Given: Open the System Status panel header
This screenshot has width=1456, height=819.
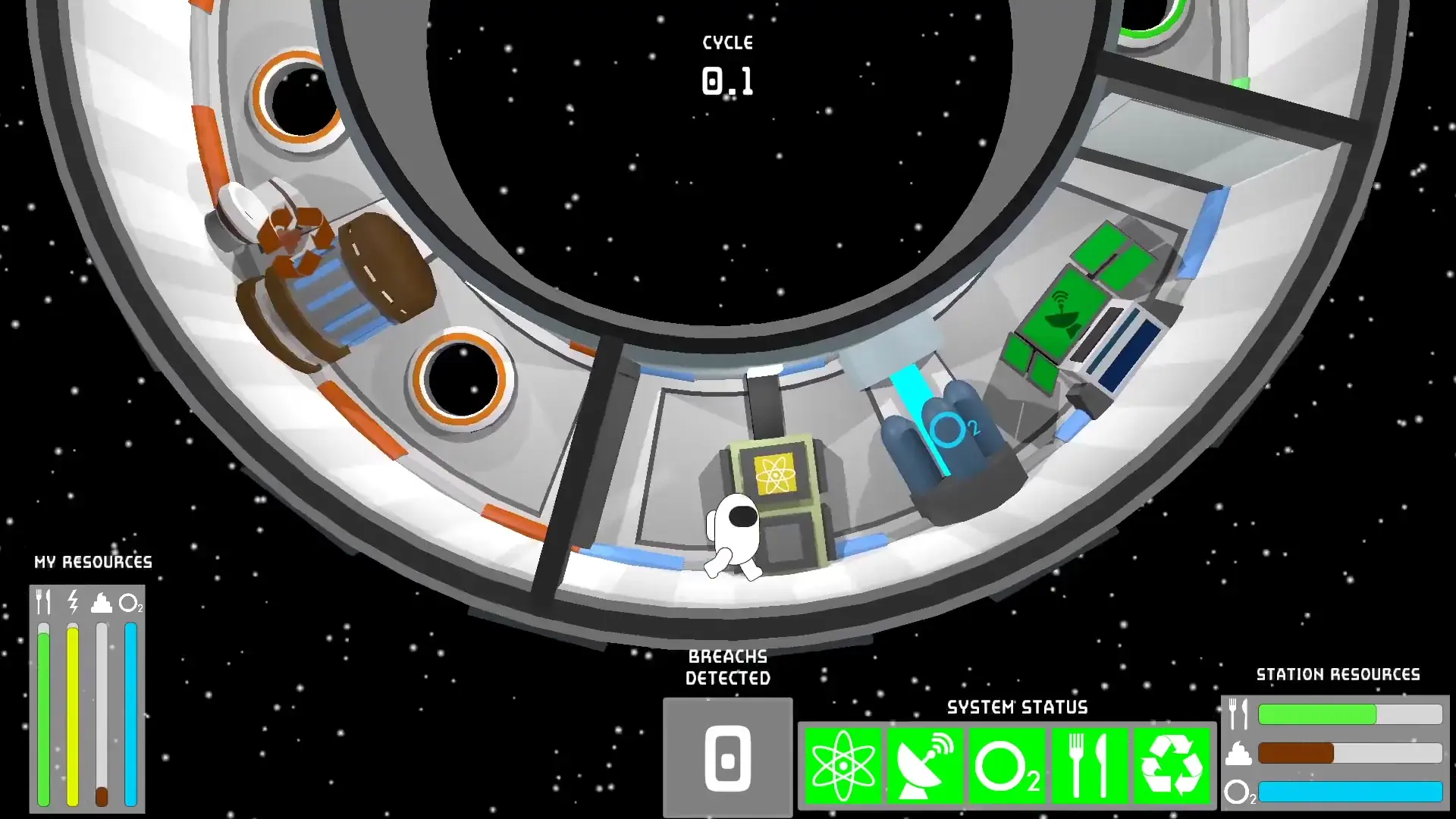Looking at the screenshot, I should click(1016, 708).
